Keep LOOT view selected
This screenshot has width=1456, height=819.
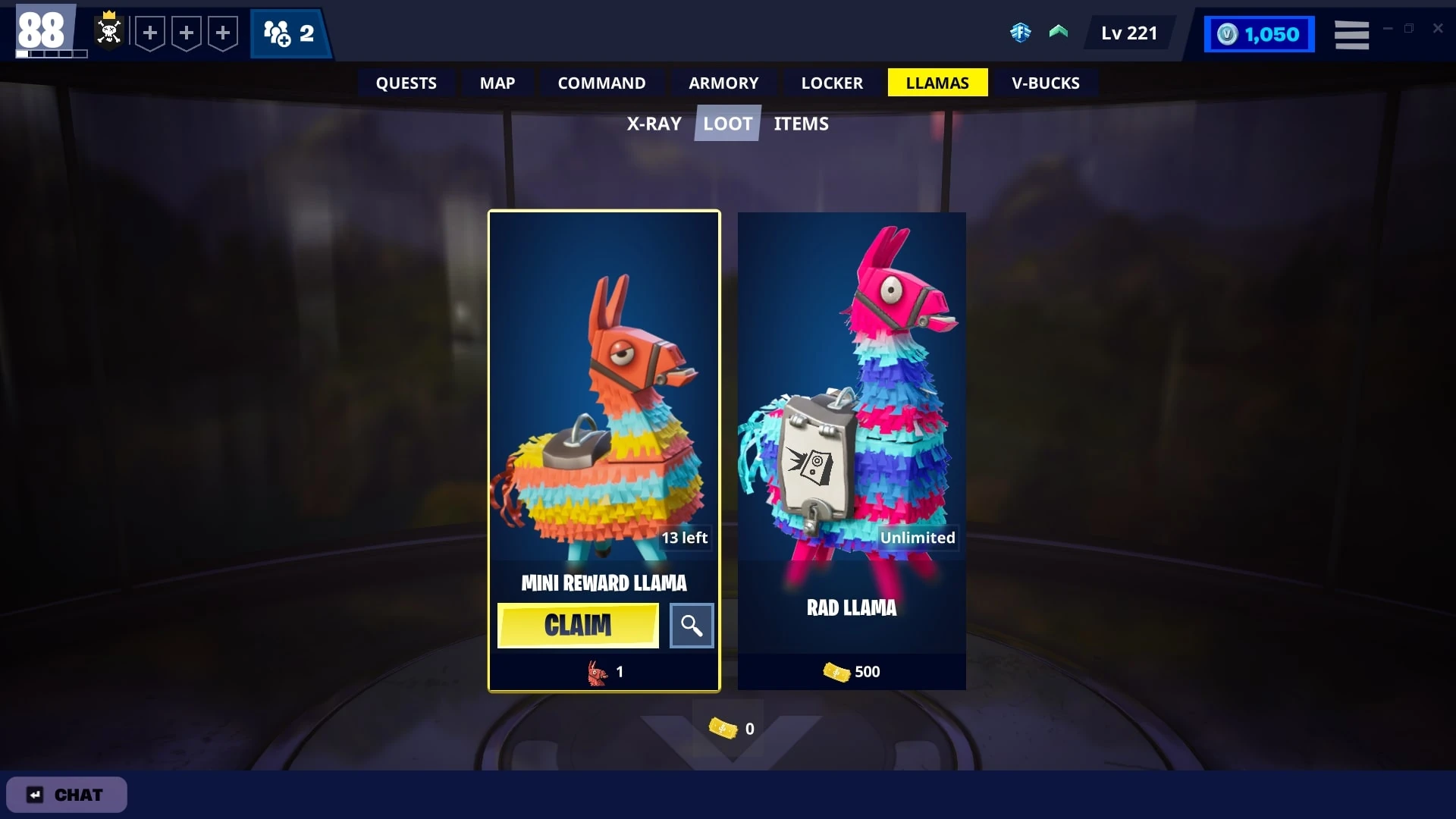726,123
